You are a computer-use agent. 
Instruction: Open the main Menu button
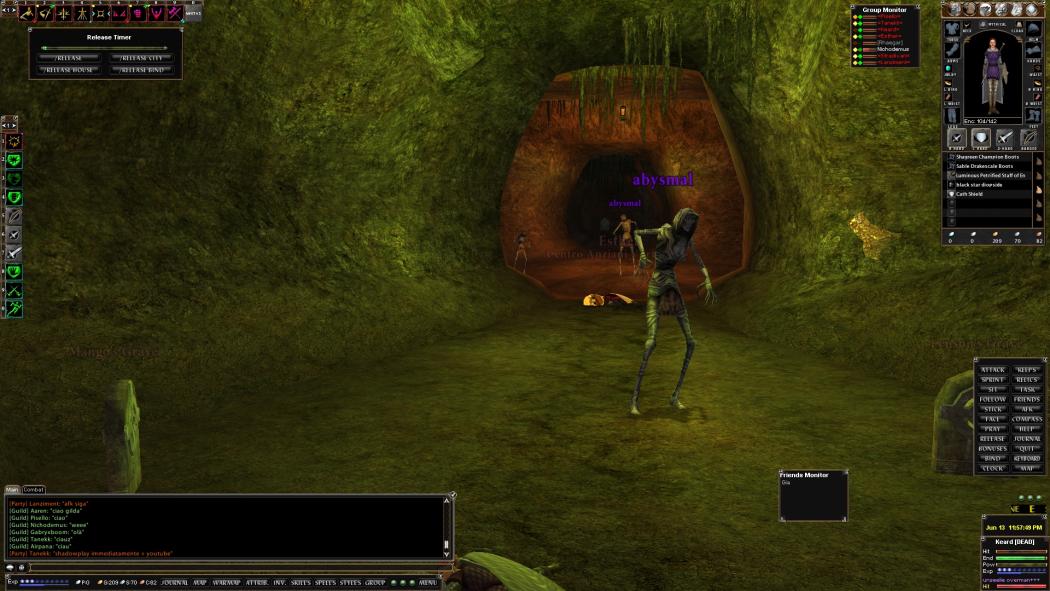tap(428, 582)
